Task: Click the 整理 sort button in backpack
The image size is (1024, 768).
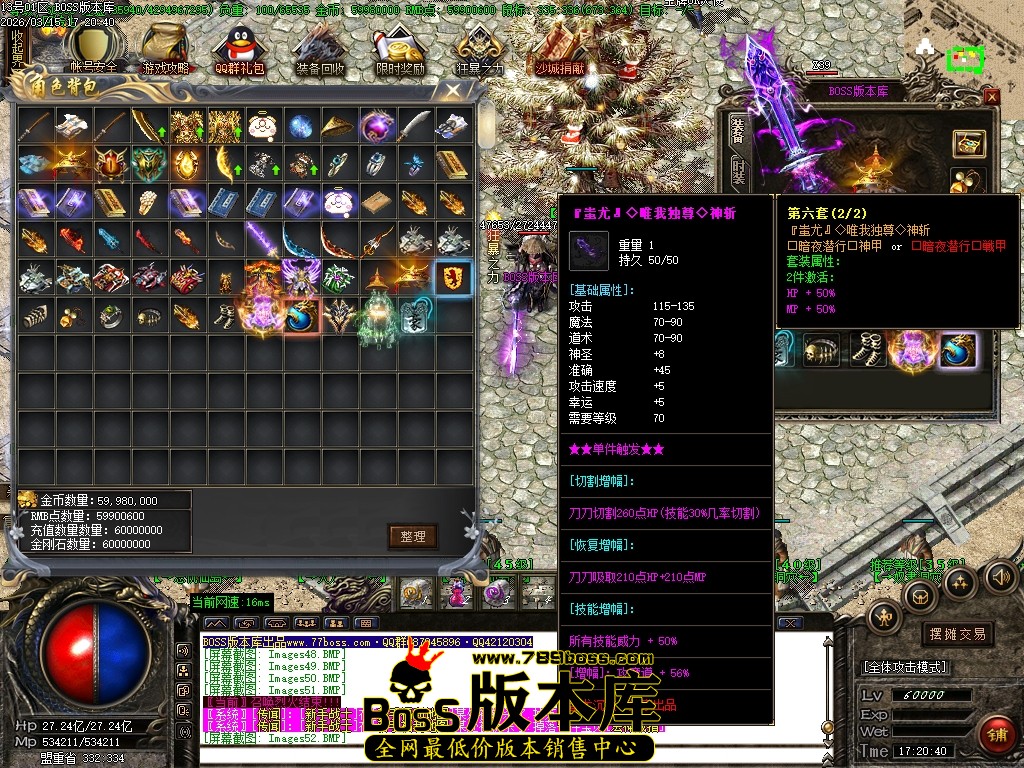Action: 413,537
